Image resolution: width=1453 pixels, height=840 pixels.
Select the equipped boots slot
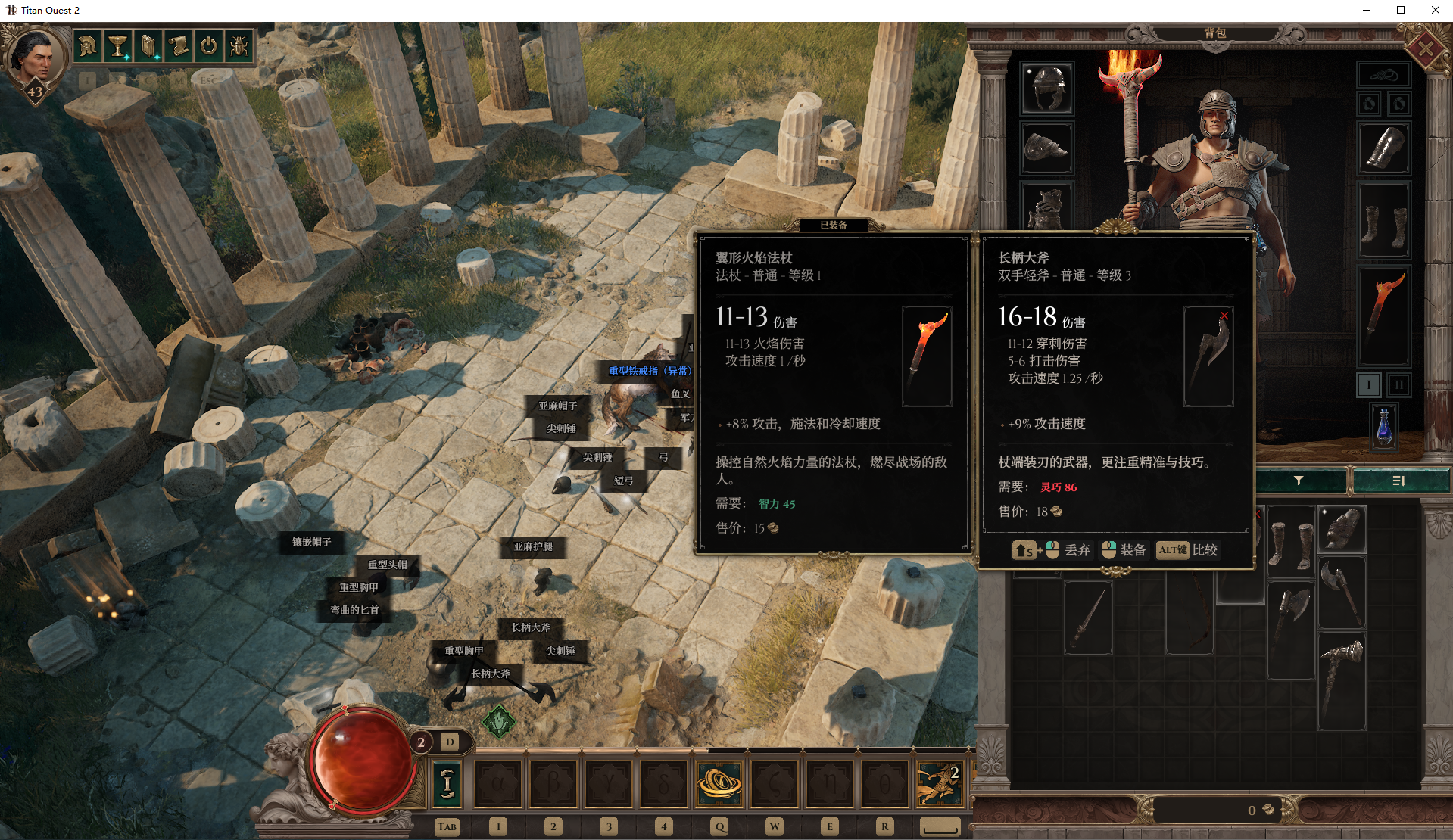point(1384,226)
